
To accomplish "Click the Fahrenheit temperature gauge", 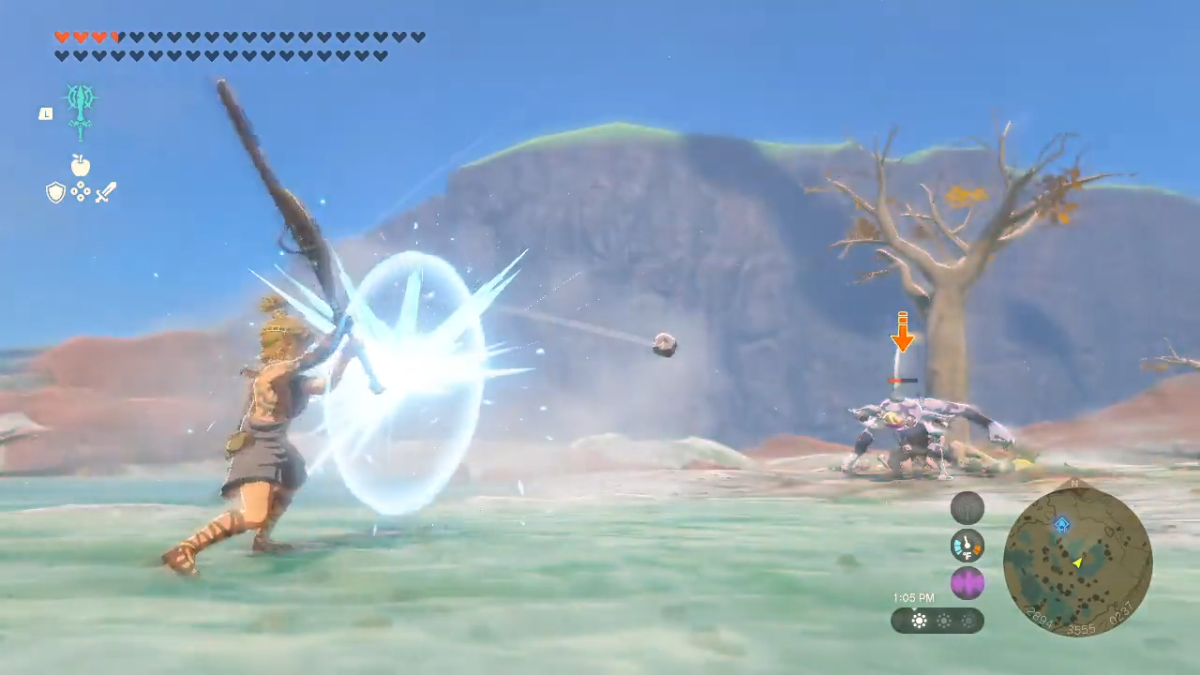I will pos(967,545).
